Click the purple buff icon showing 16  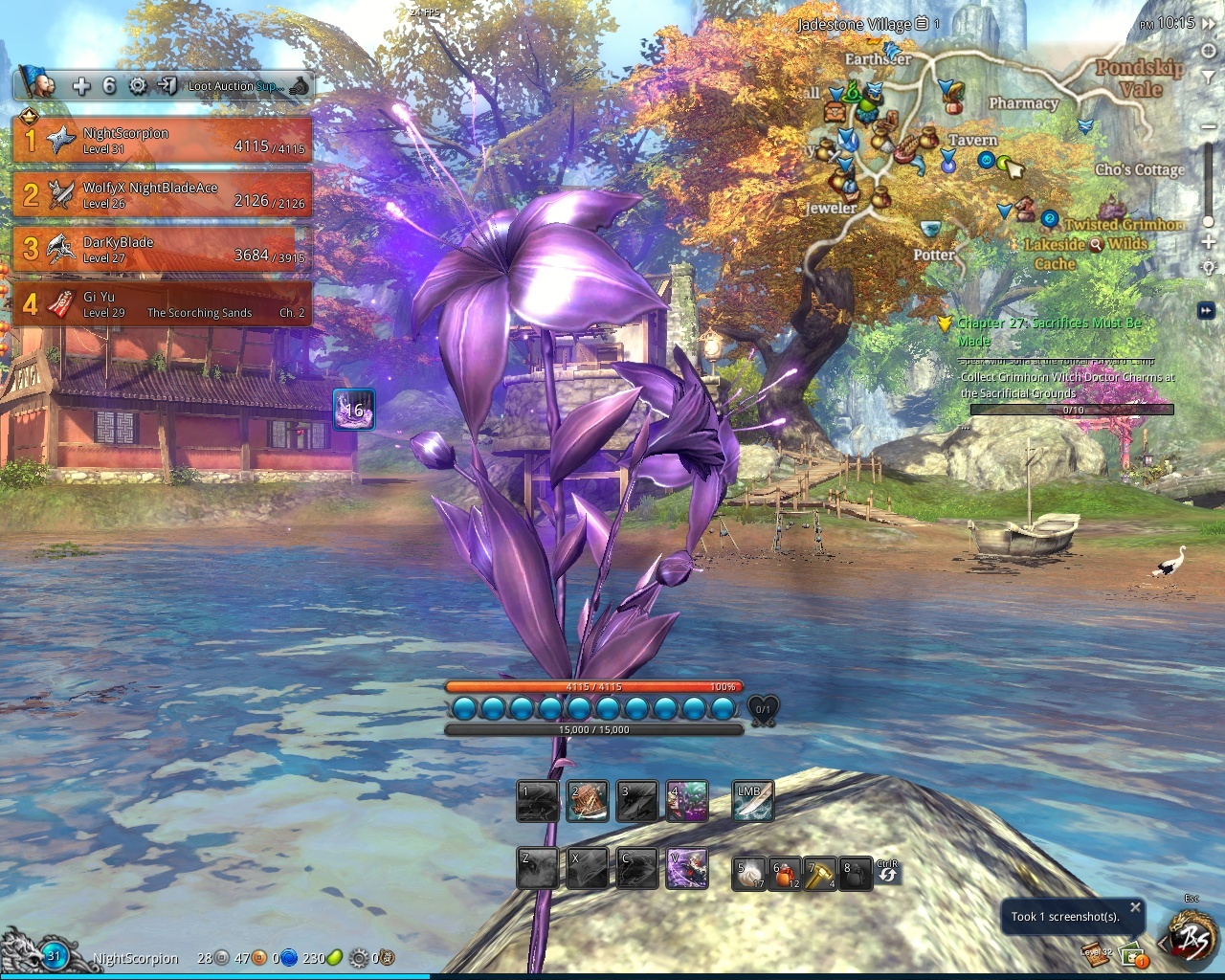tap(353, 410)
